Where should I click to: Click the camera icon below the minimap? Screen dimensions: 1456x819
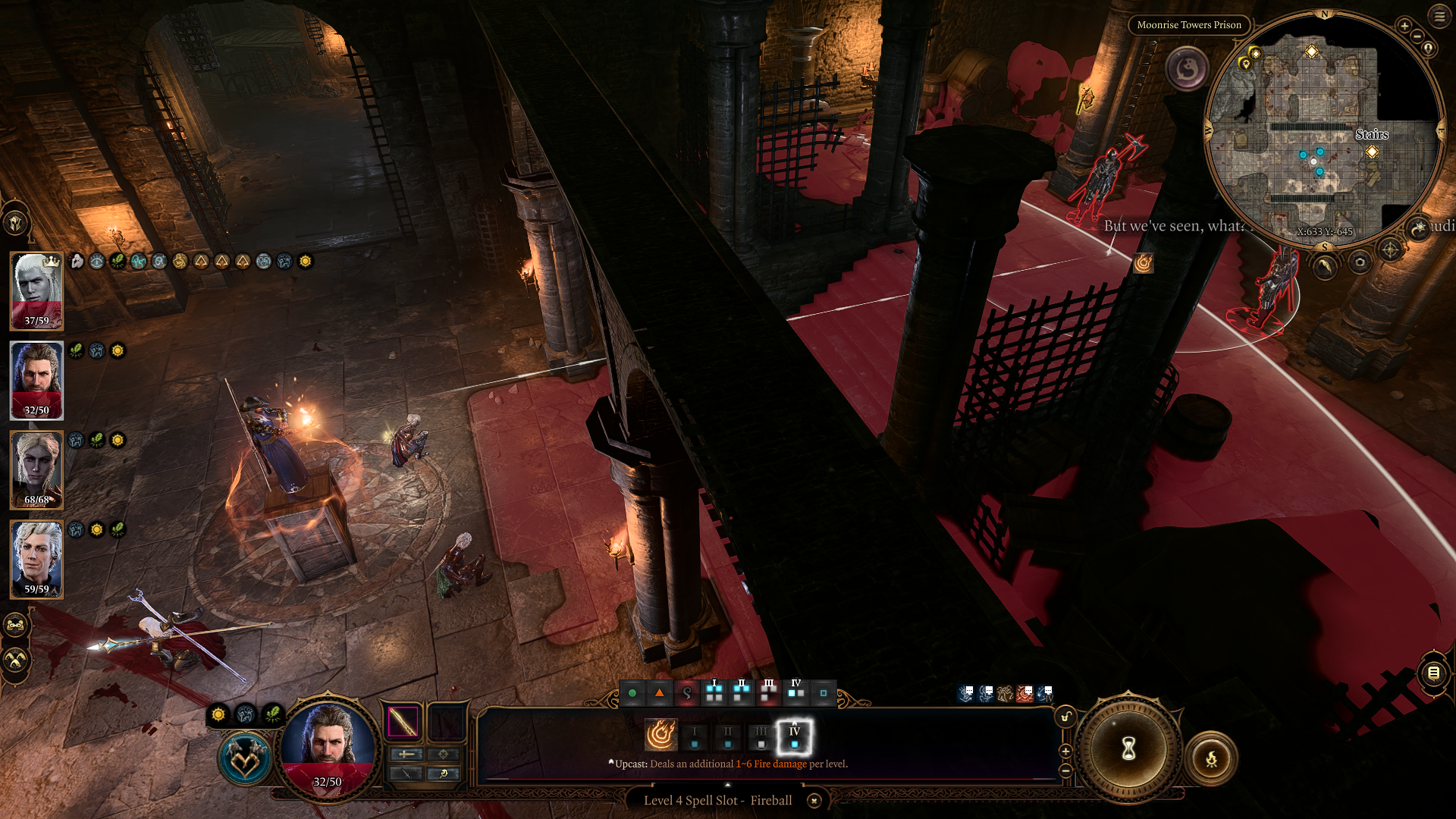(1360, 262)
